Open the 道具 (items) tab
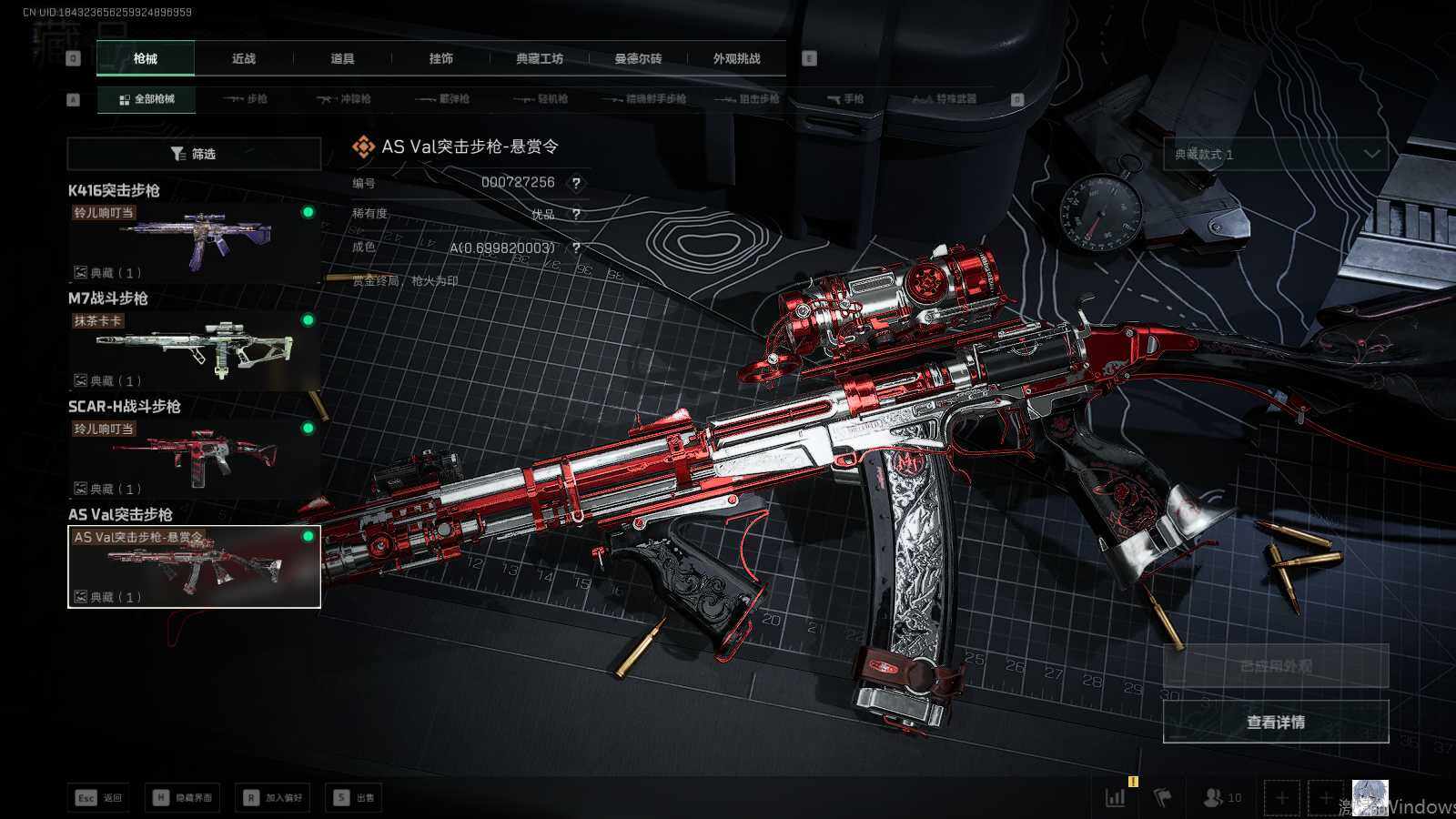The width and height of the screenshot is (1456, 819). [x=342, y=59]
